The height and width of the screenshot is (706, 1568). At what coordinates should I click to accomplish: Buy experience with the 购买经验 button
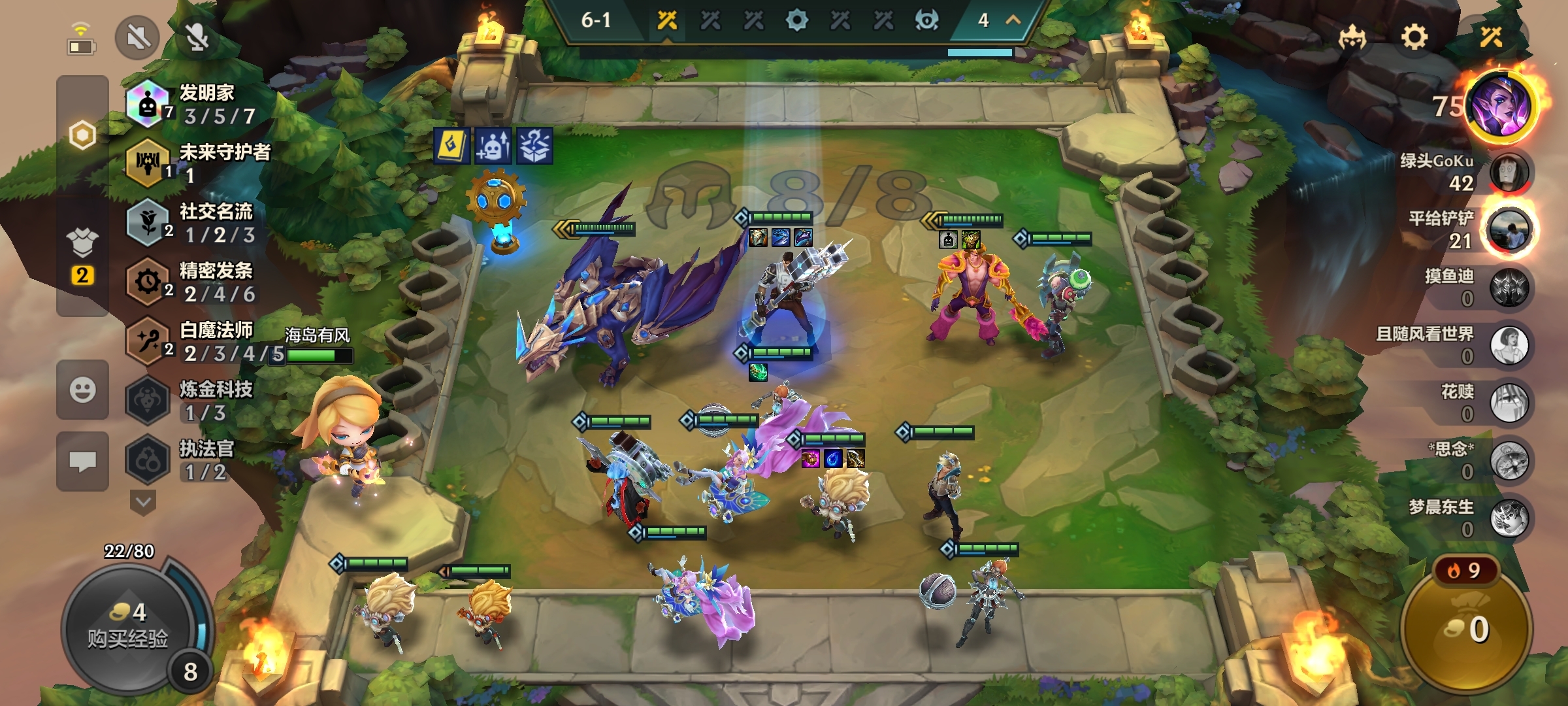tap(128, 628)
